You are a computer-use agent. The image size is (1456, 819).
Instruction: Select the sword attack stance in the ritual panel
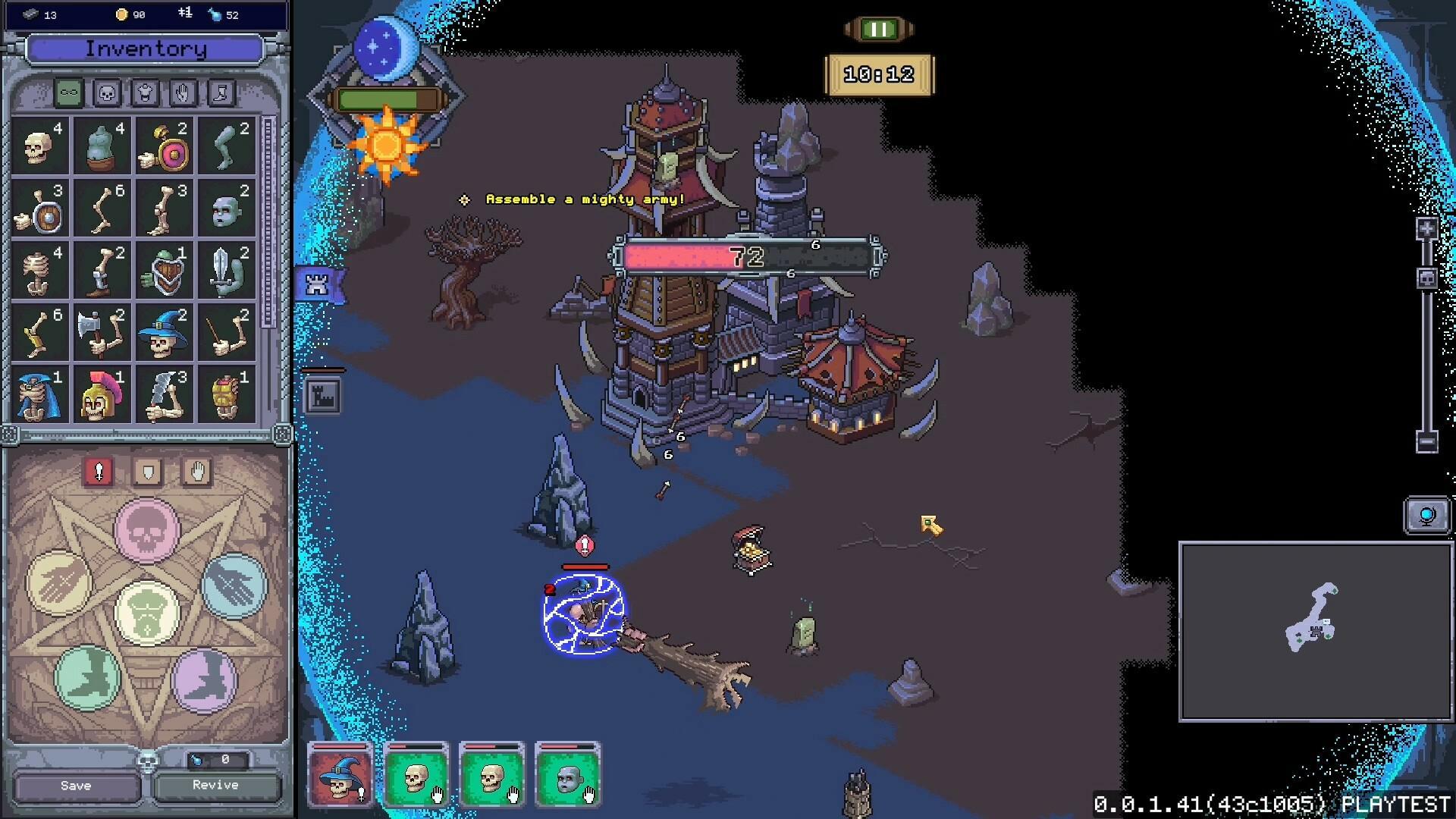tap(99, 472)
